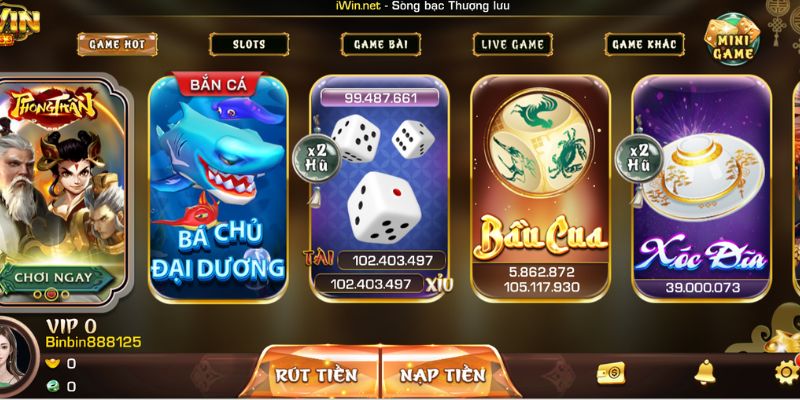This screenshot has width=800, height=400.
Task: Launch the Bá Chủ Đại Dương fishing game
Action: tap(219, 185)
